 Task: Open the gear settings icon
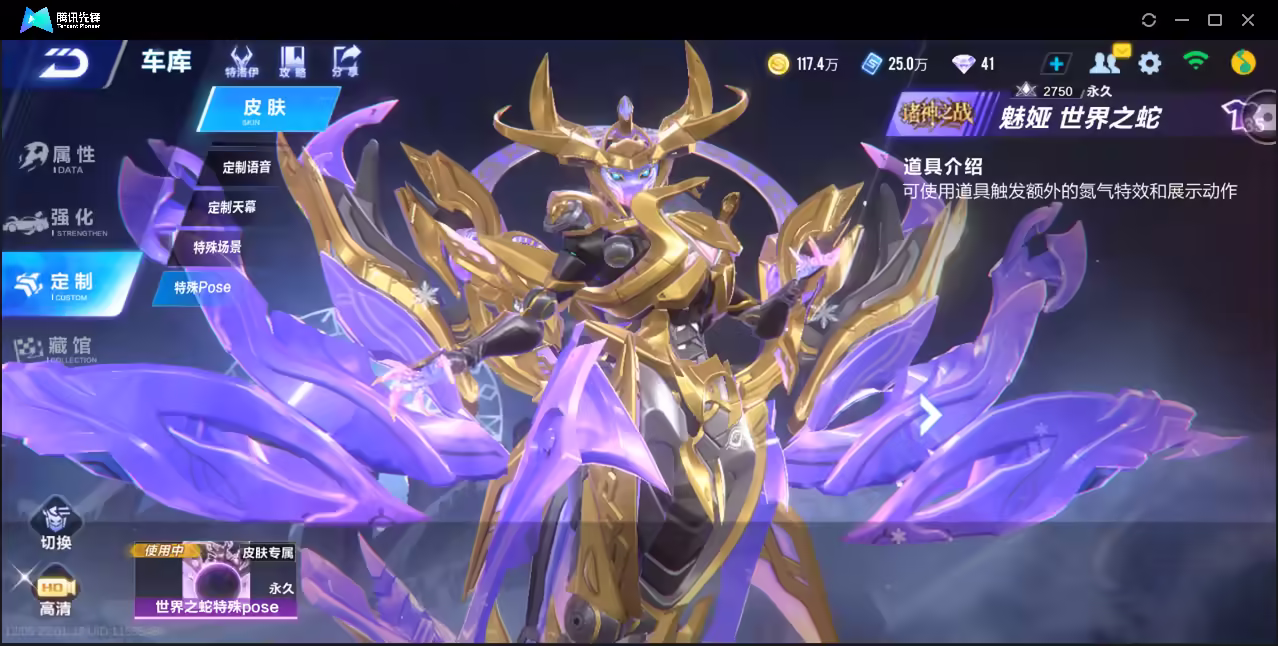1150,64
